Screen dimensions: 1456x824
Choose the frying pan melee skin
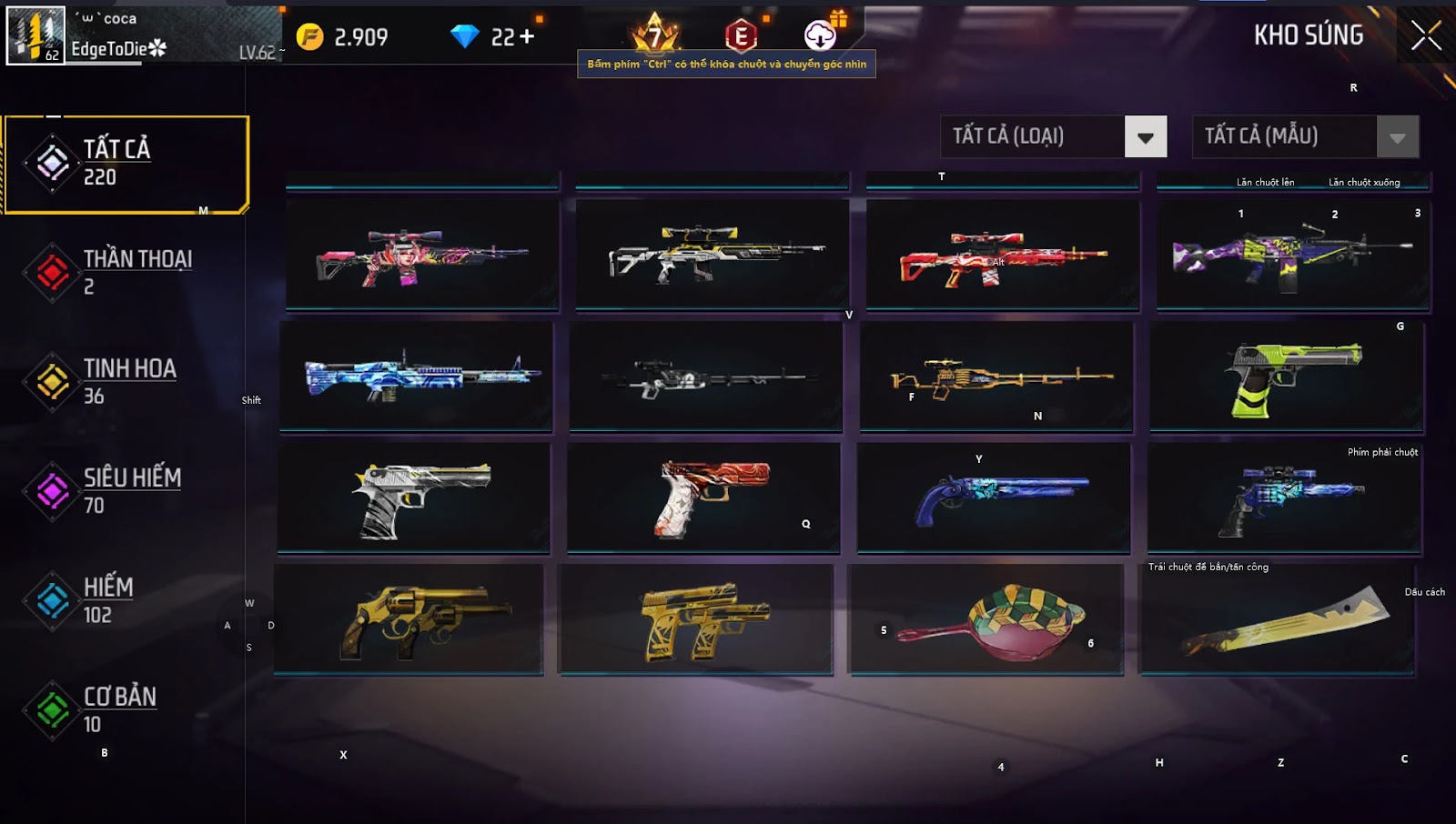(x=986, y=619)
